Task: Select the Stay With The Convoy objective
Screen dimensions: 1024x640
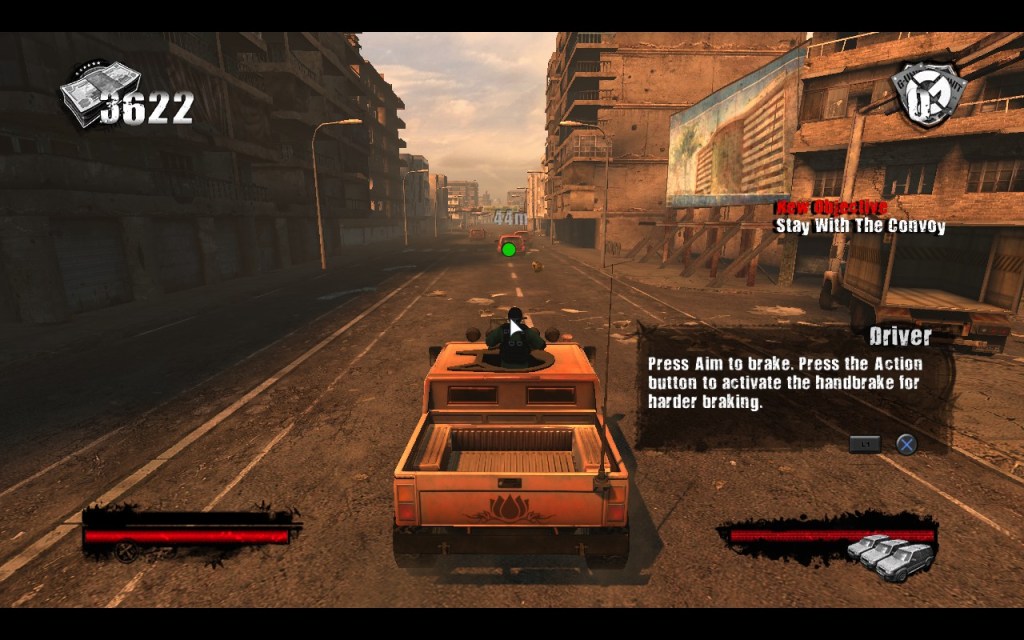Action: (860, 226)
